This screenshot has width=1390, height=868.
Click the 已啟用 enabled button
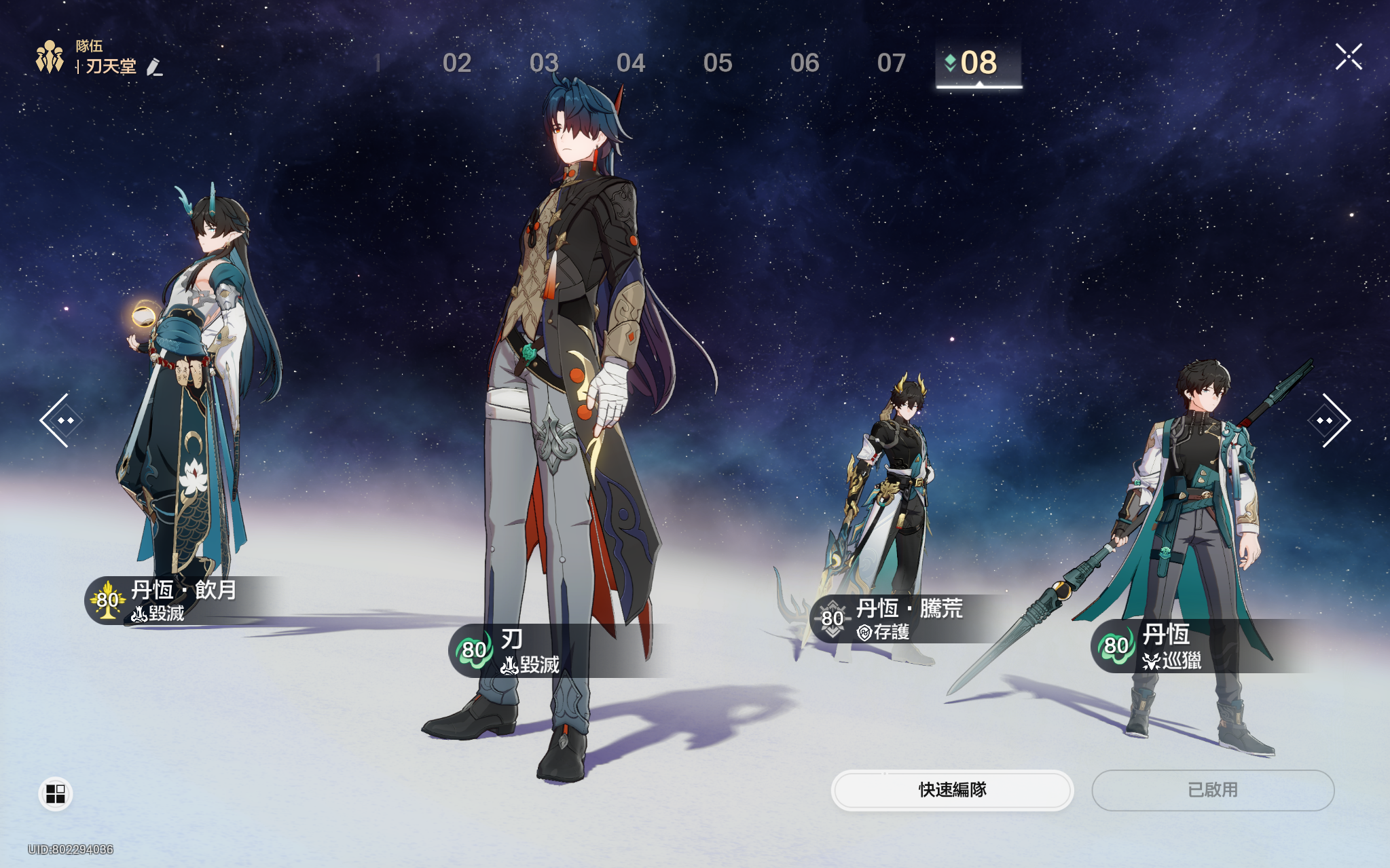pyautogui.click(x=1213, y=790)
